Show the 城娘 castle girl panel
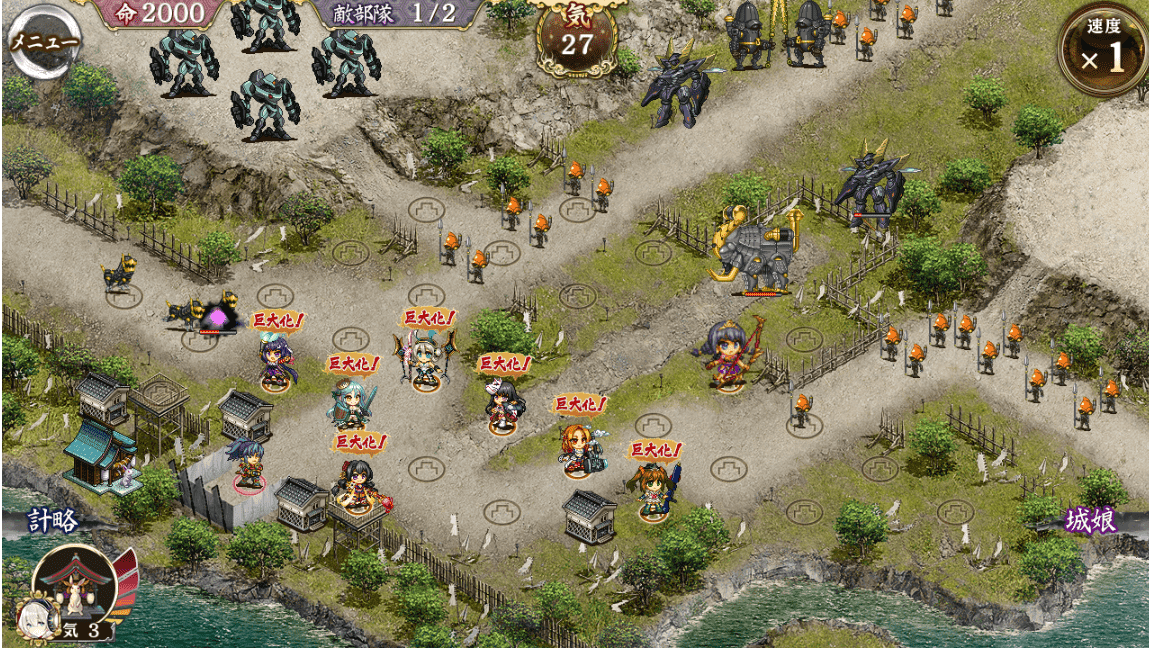The width and height of the screenshot is (1156, 650). (x=1091, y=521)
